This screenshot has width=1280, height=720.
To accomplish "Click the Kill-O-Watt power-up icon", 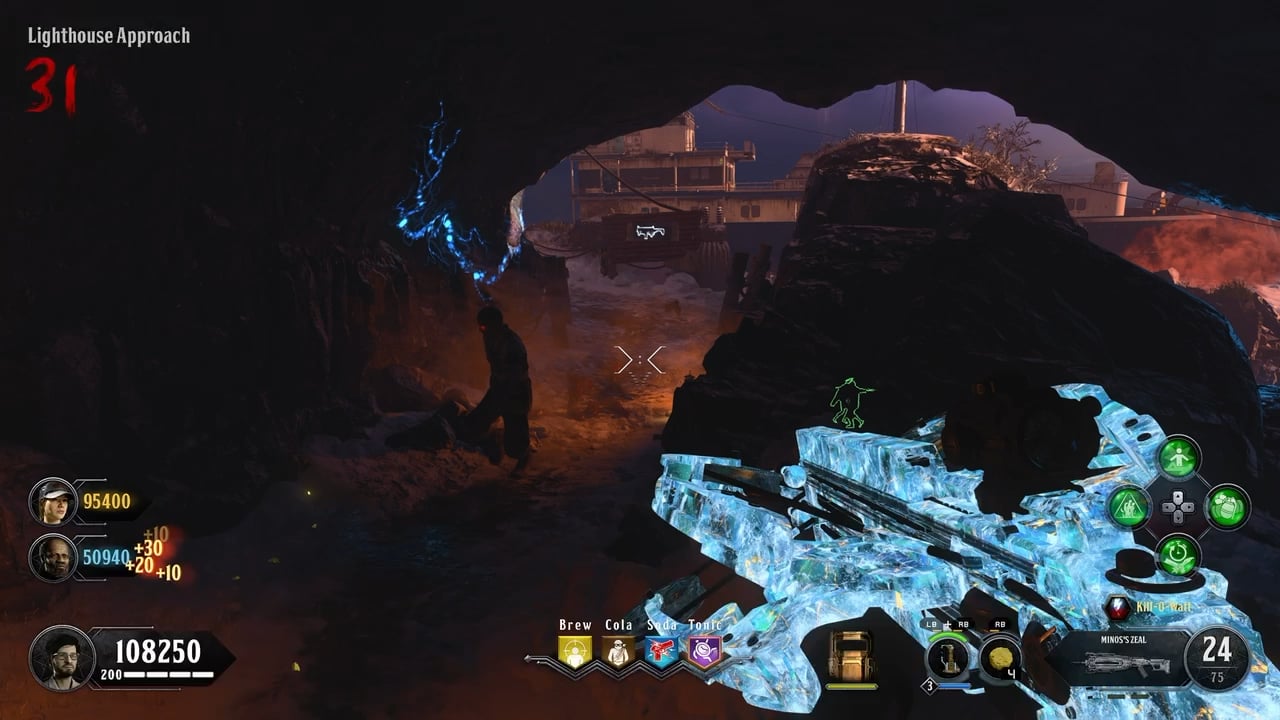I will click(1118, 607).
